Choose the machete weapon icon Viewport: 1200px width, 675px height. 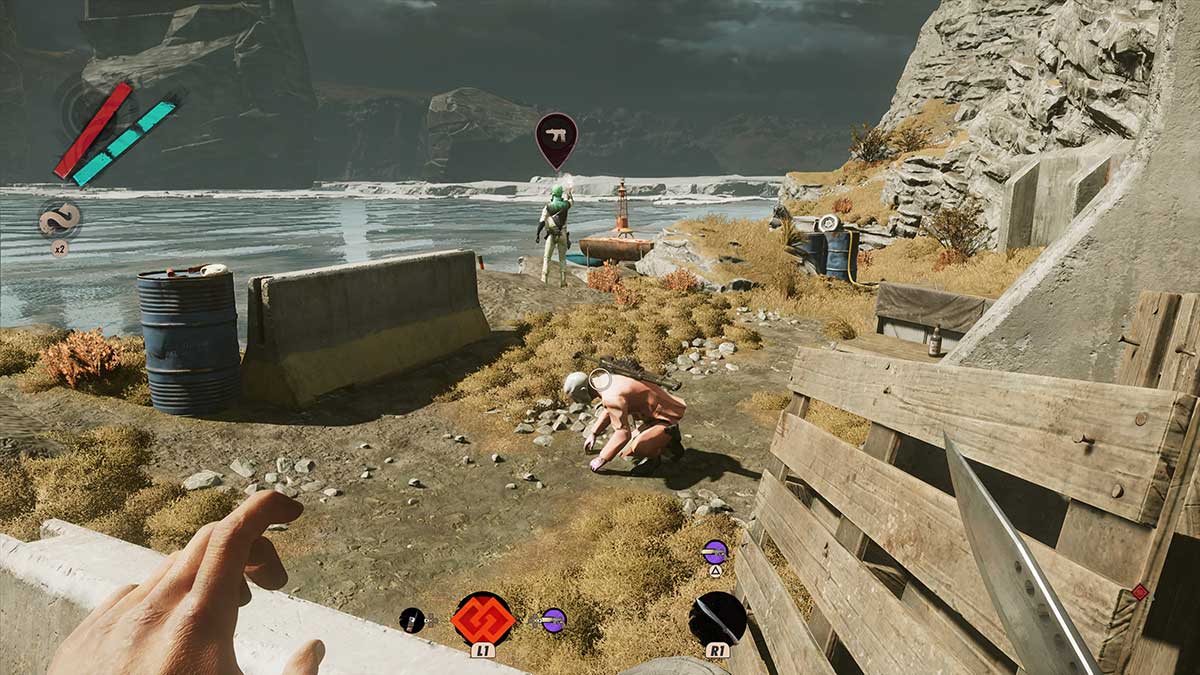pos(717,617)
